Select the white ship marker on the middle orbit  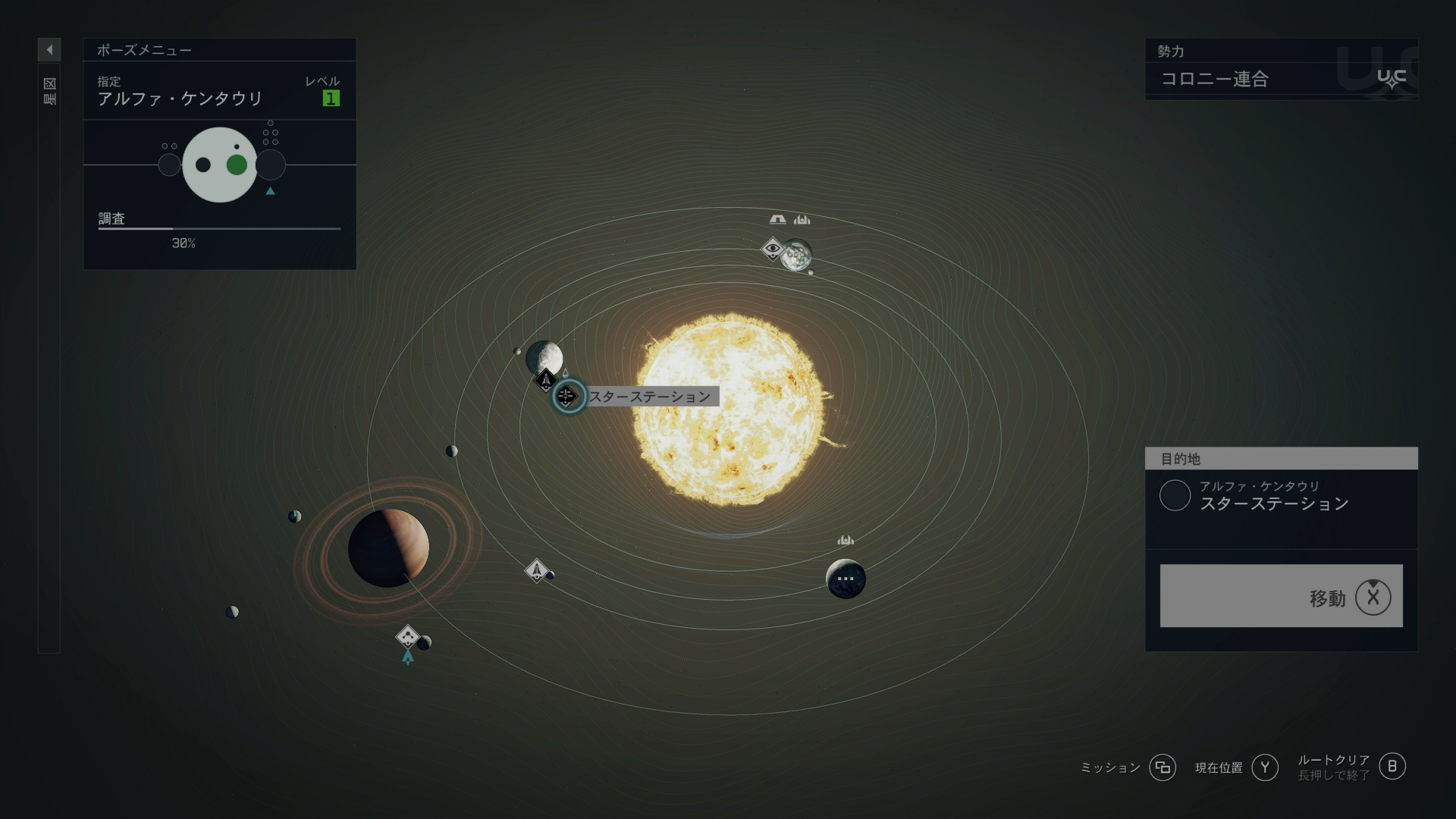[x=536, y=570]
